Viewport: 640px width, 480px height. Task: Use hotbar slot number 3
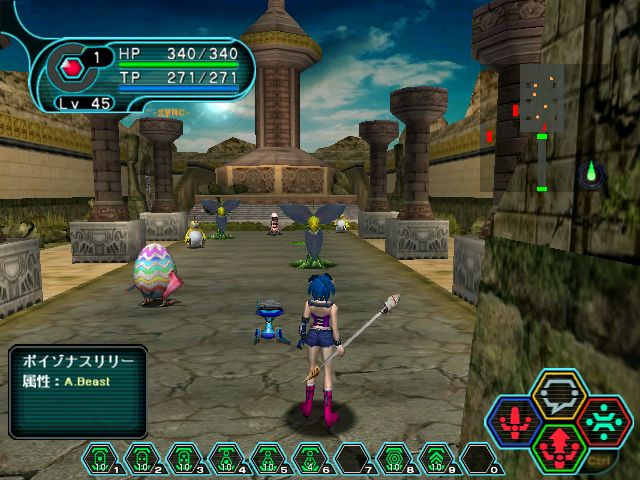pos(184,459)
